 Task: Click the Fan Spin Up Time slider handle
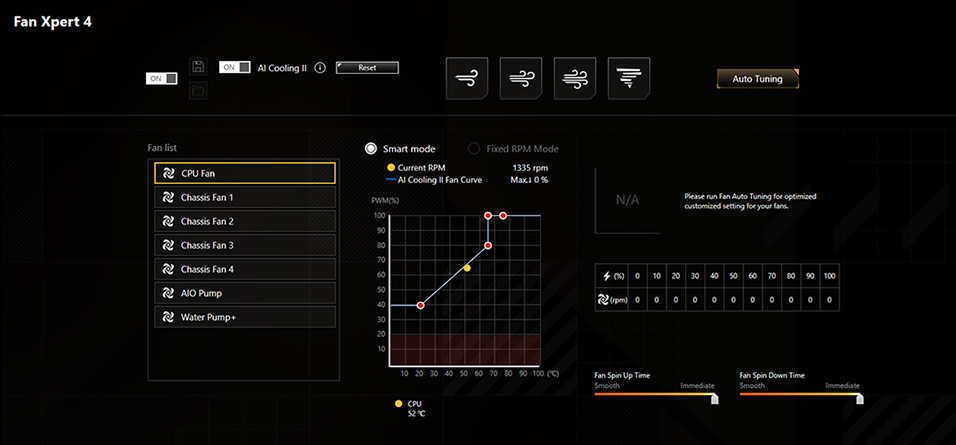pos(714,397)
